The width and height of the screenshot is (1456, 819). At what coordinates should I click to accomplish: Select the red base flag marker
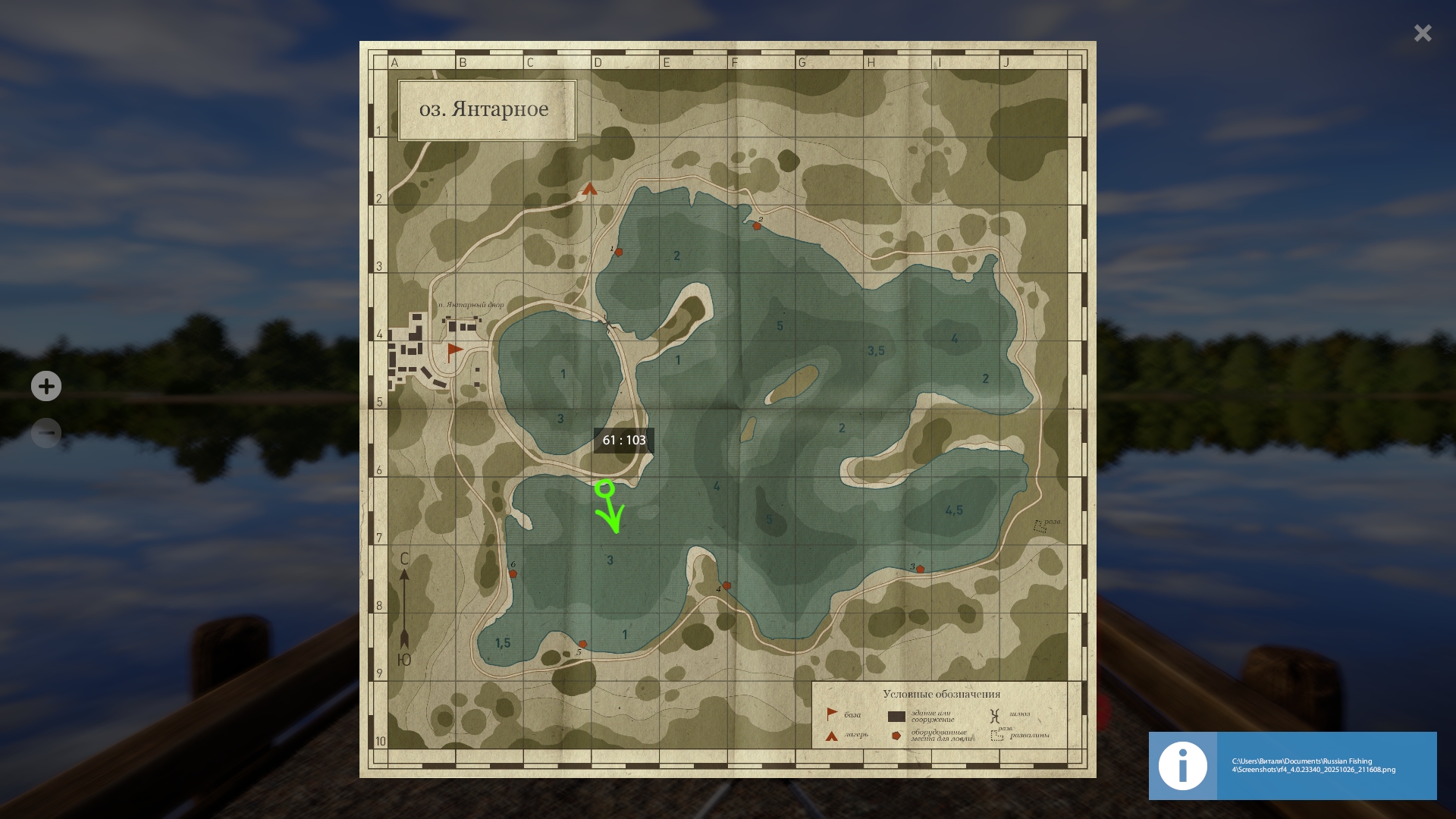click(x=454, y=350)
